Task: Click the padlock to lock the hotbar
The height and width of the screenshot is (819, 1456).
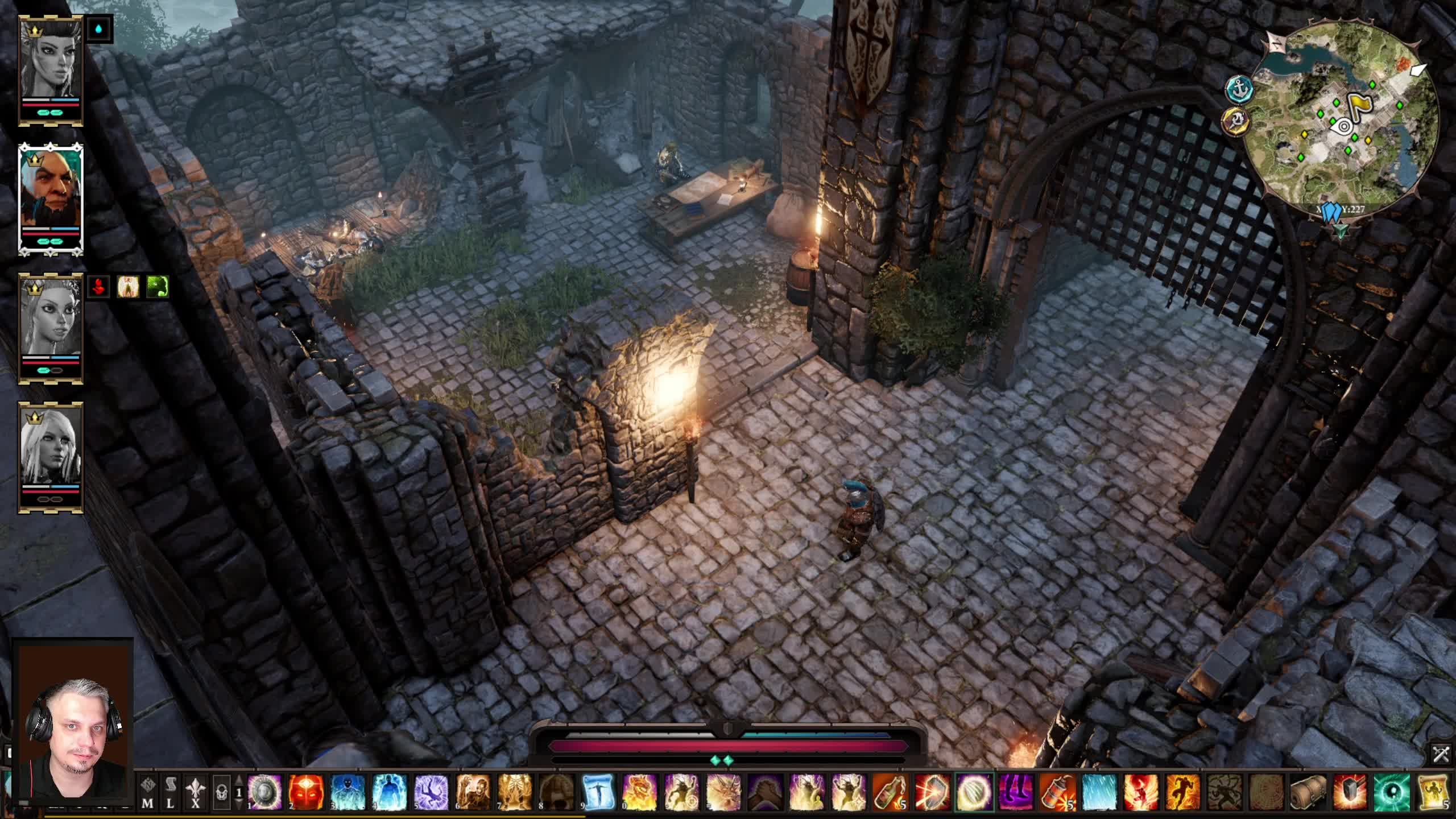Action: point(222,793)
